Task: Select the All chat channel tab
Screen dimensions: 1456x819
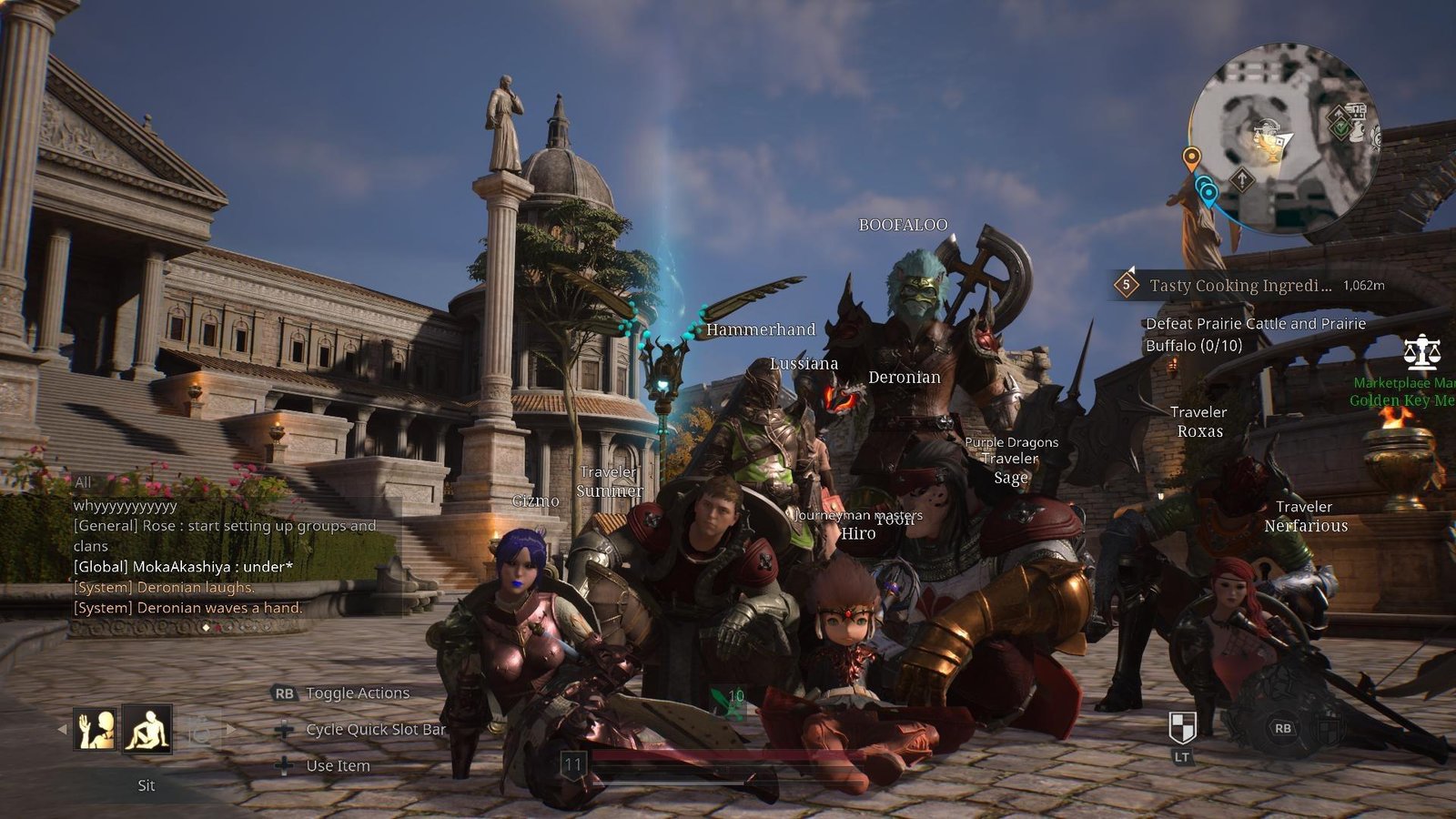Action: click(84, 482)
